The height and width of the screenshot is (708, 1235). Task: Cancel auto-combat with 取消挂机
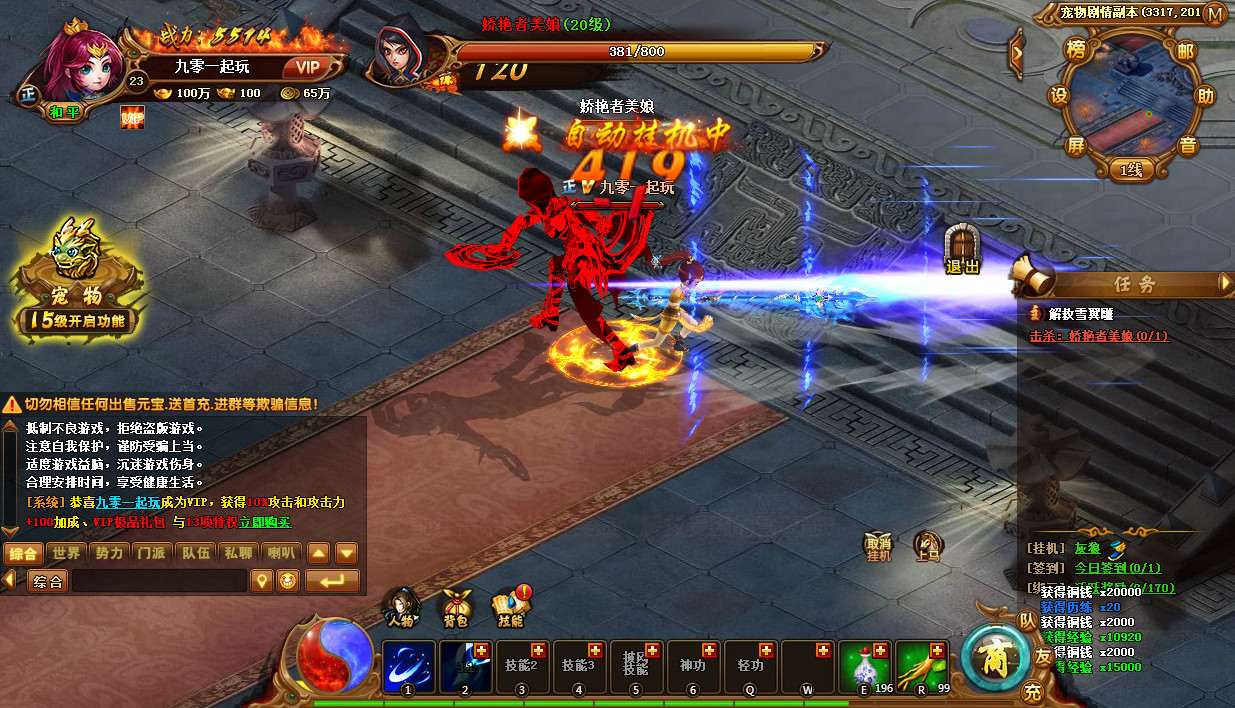pos(878,546)
